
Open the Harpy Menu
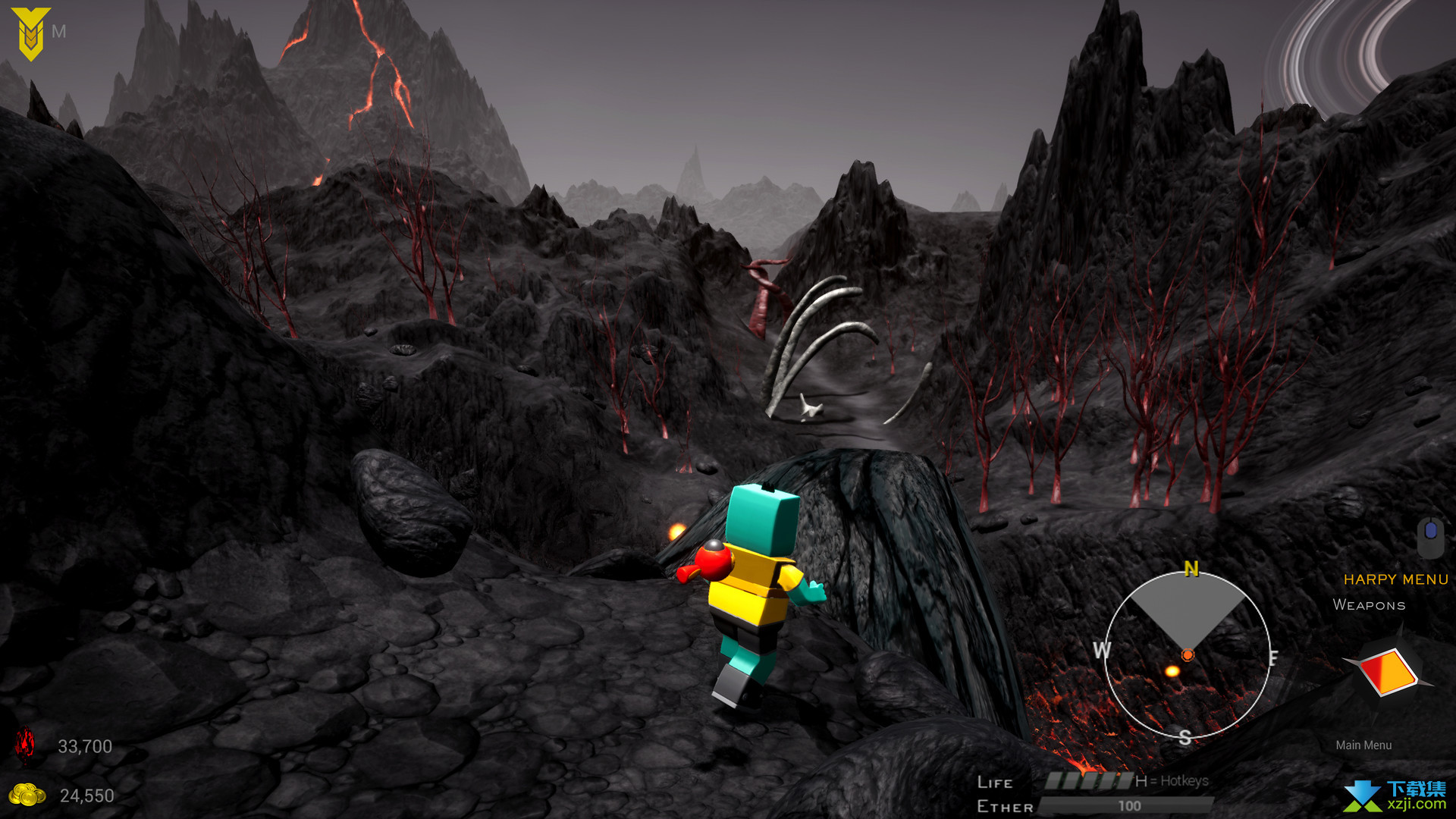(1395, 579)
